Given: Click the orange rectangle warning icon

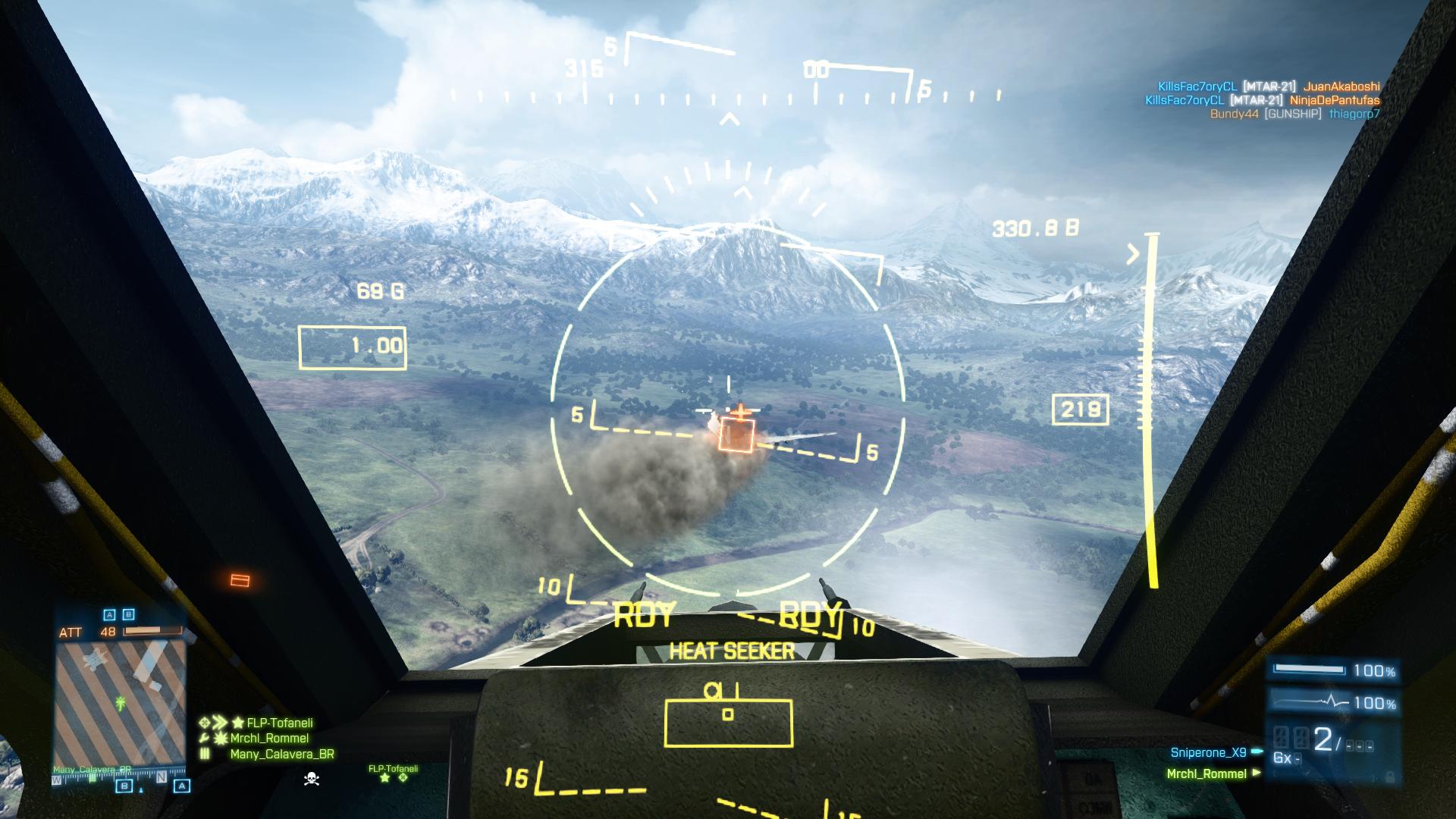Looking at the screenshot, I should (240, 581).
